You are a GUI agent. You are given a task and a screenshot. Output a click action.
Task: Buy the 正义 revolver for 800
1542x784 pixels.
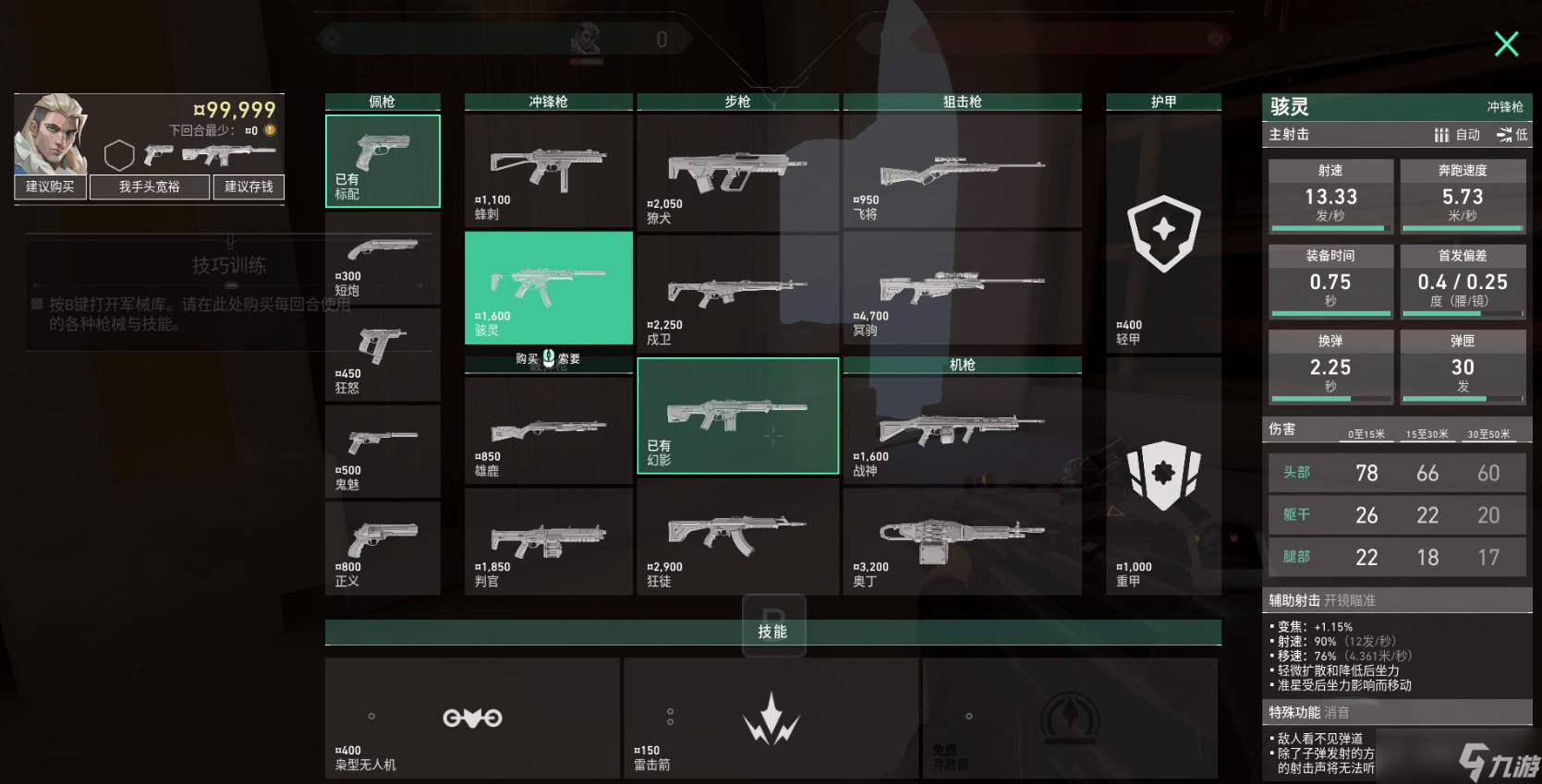pos(382,549)
